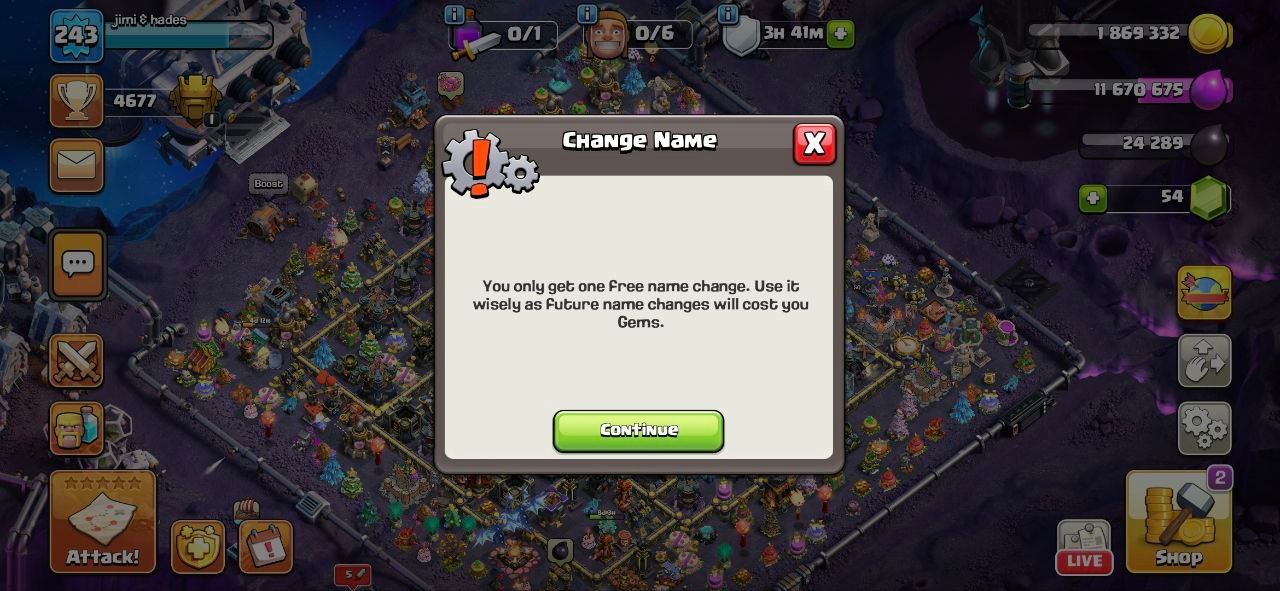
Task: Open the golden shield plus icon
Action: coord(197,547)
